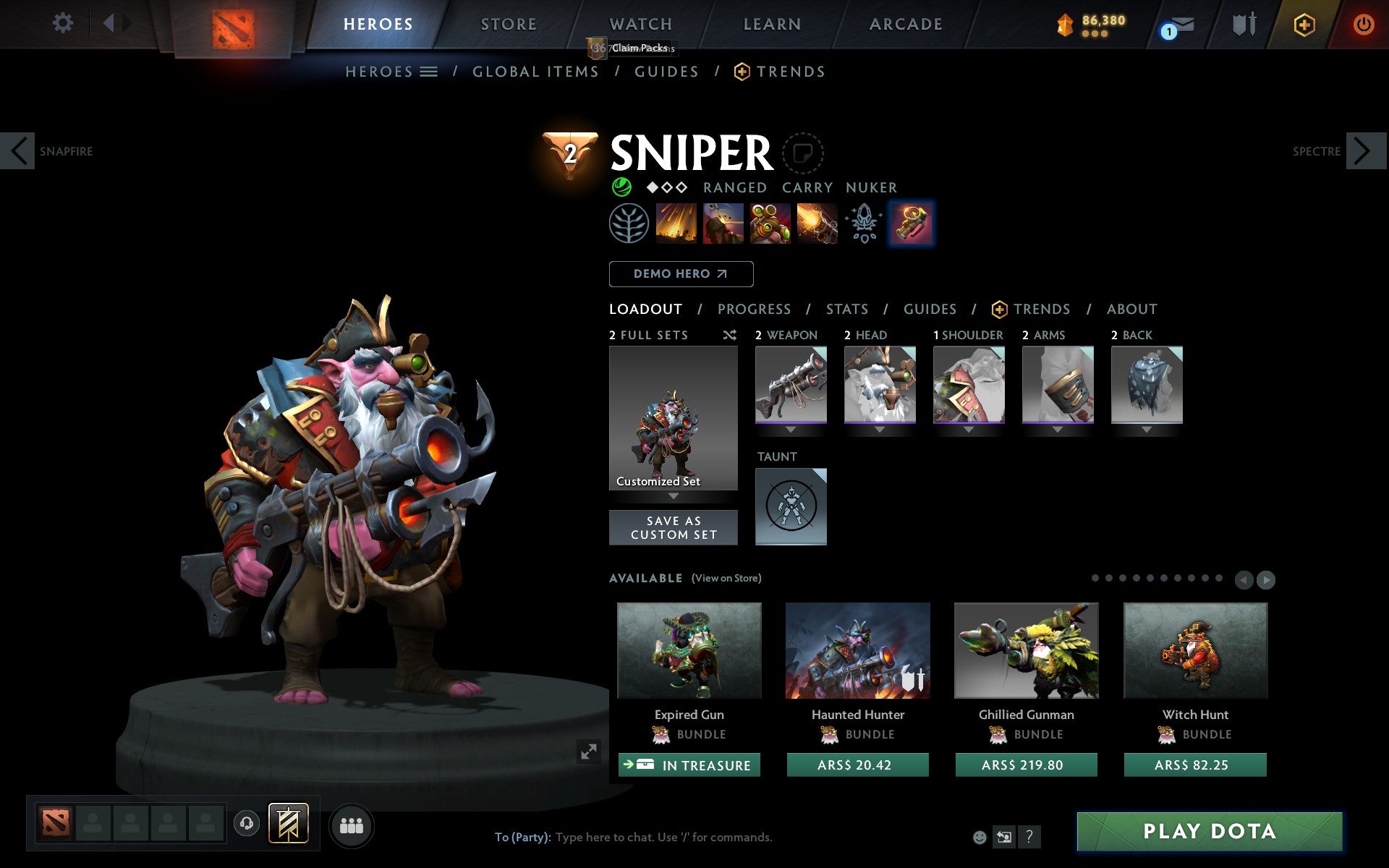Open the hamburger menu next to HEROES
Image resolution: width=1389 pixels, height=868 pixels.
click(x=429, y=72)
